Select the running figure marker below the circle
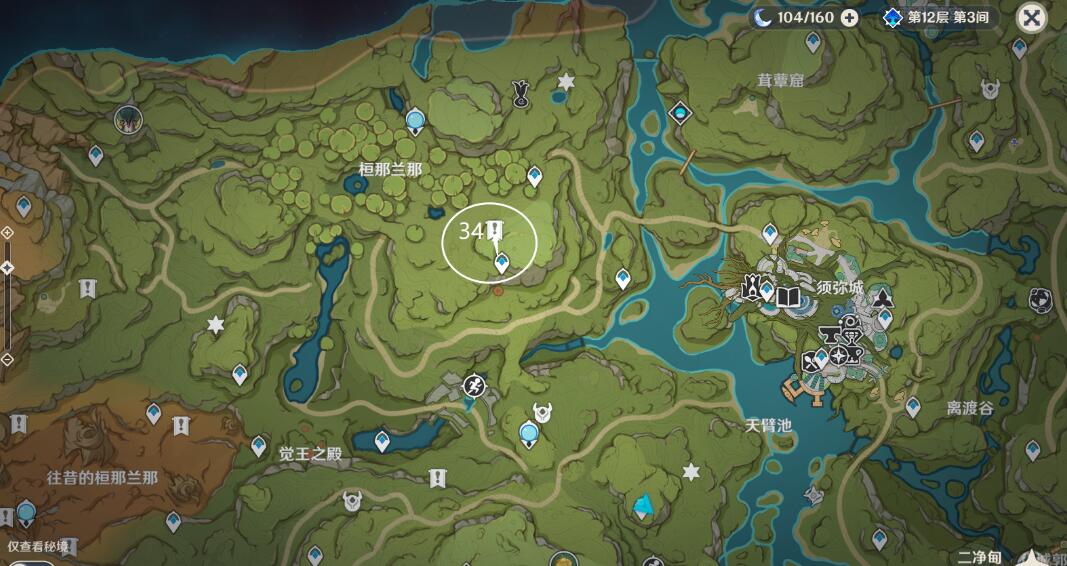The width and height of the screenshot is (1067, 566). [473, 385]
